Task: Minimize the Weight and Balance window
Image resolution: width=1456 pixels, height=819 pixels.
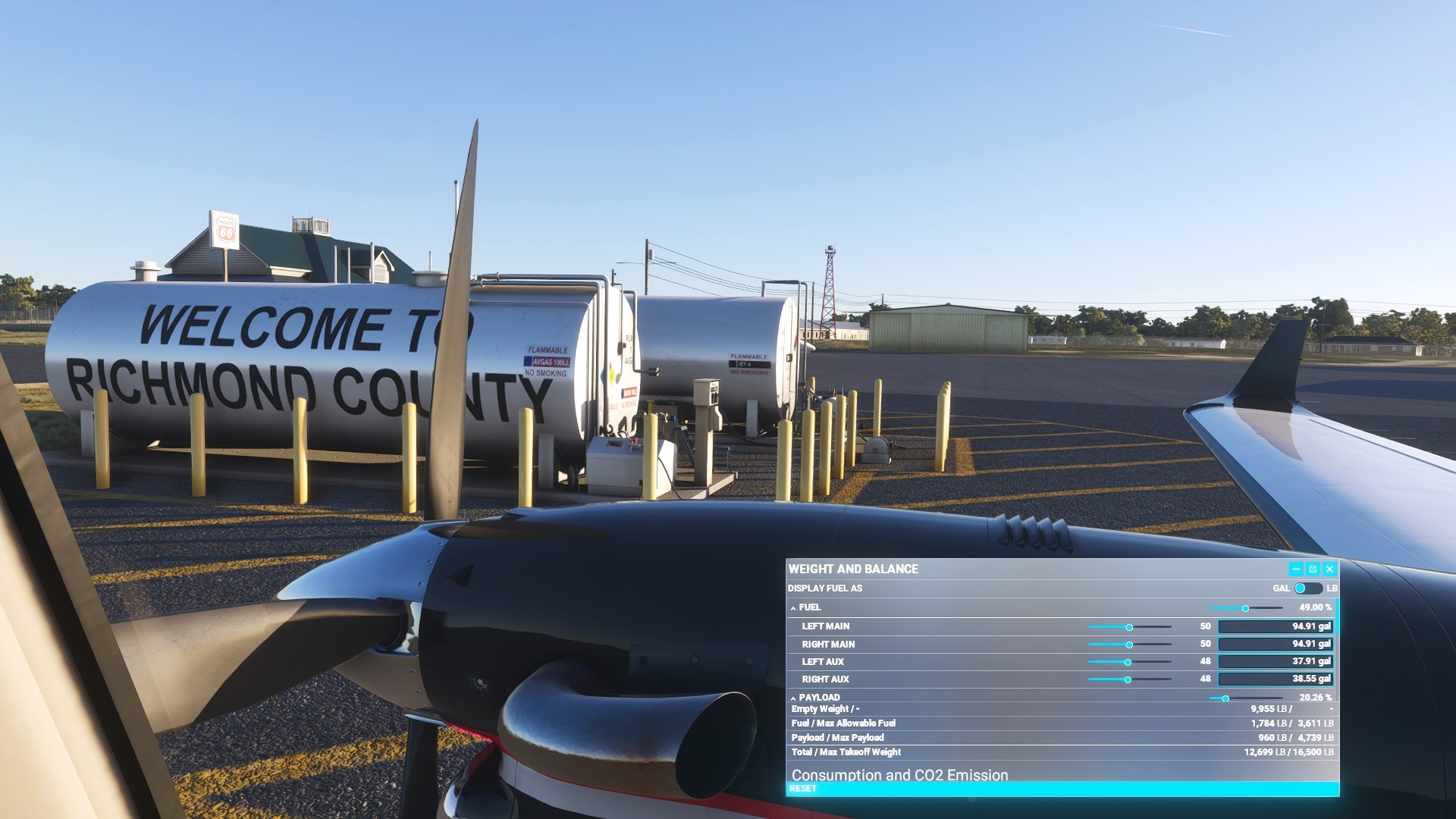Action: pos(1296,569)
